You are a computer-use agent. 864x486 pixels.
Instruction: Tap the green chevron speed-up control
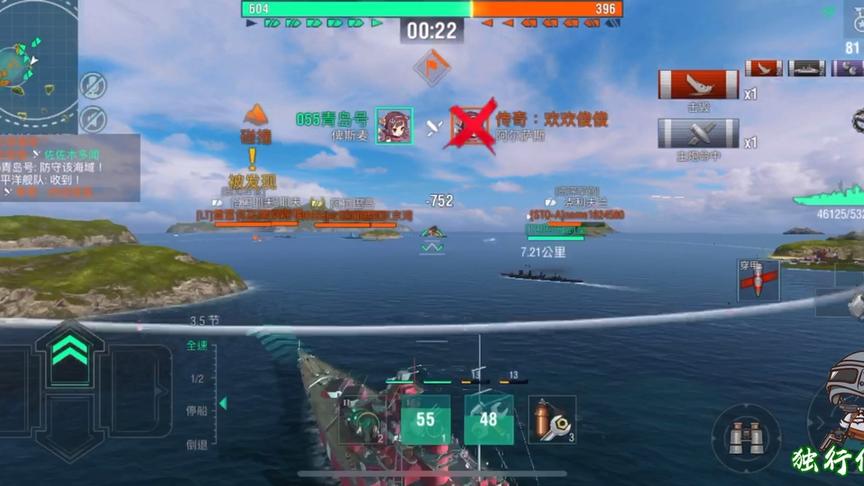point(68,349)
